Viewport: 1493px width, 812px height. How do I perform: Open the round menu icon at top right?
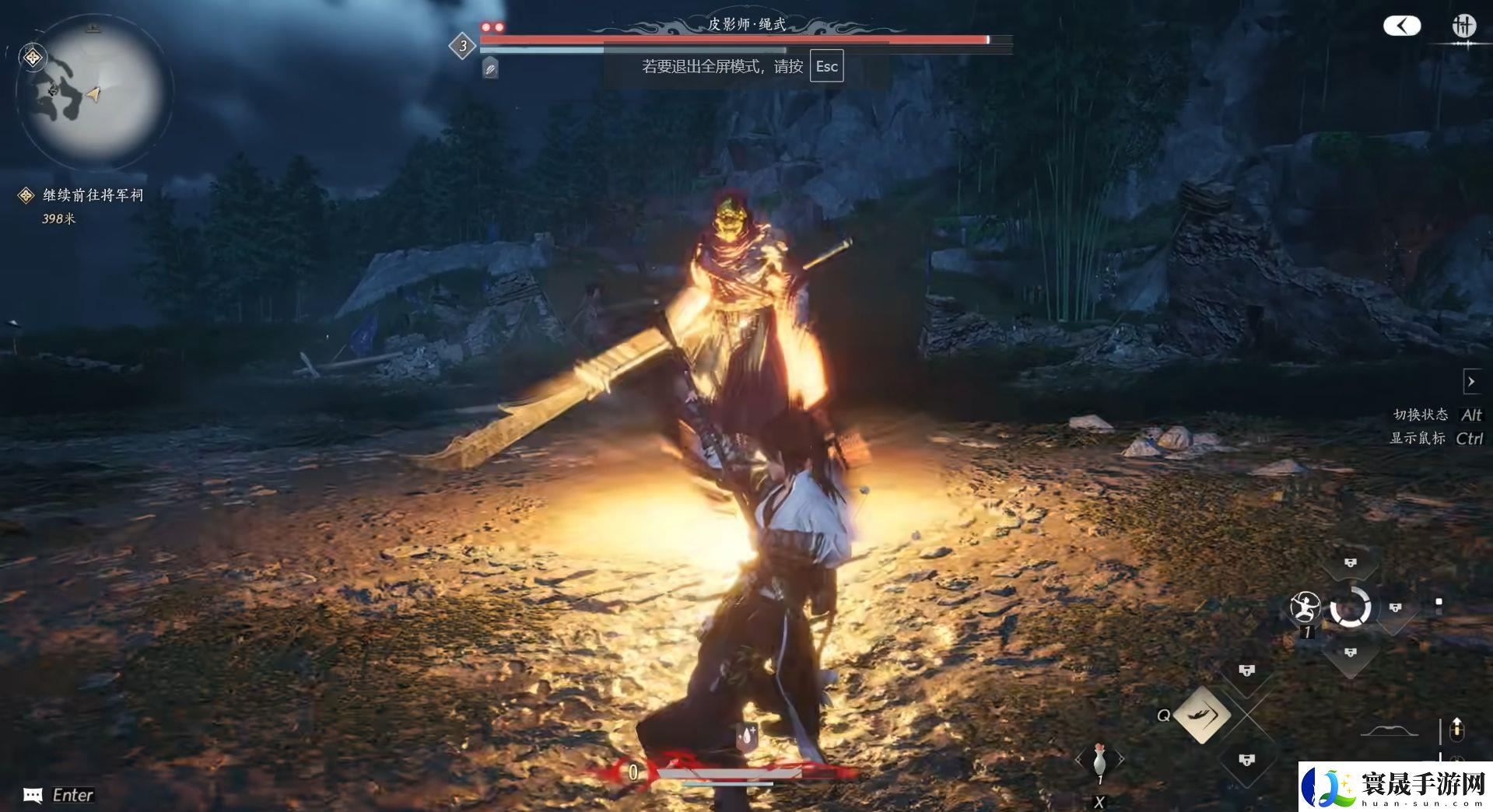(1463, 26)
